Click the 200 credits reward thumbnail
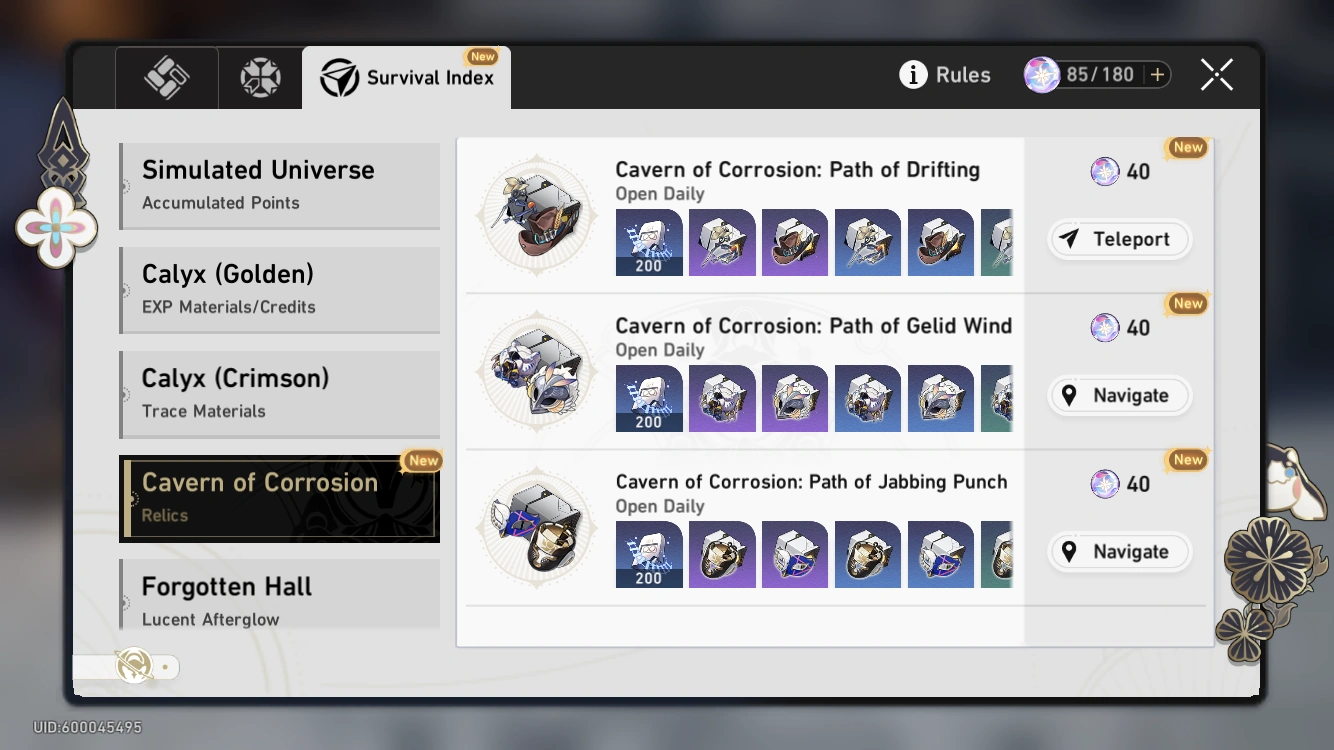The height and width of the screenshot is (750, 1334). point(649,242)
